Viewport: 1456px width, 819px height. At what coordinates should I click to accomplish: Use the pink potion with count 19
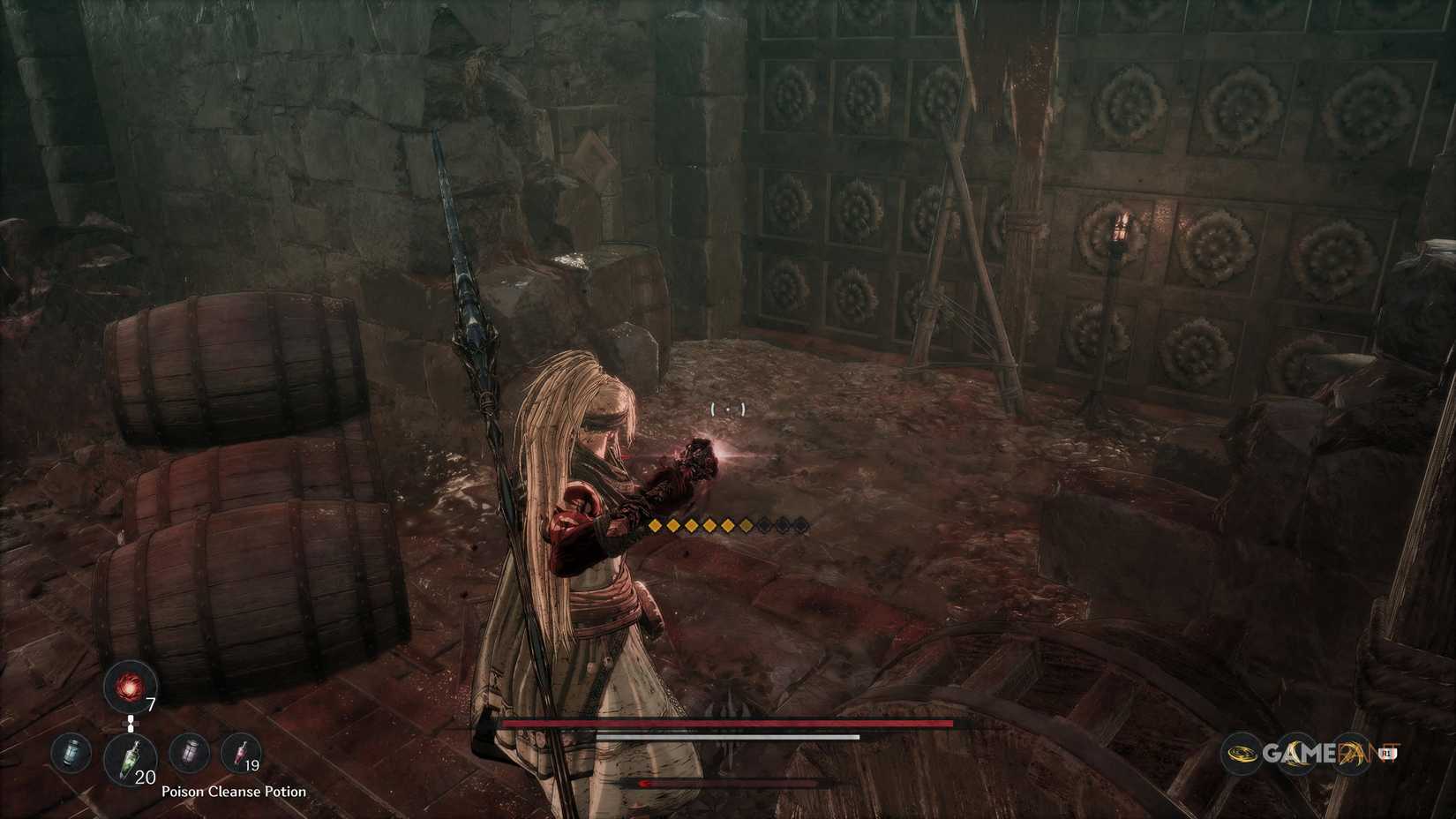(x=241, y=752)
